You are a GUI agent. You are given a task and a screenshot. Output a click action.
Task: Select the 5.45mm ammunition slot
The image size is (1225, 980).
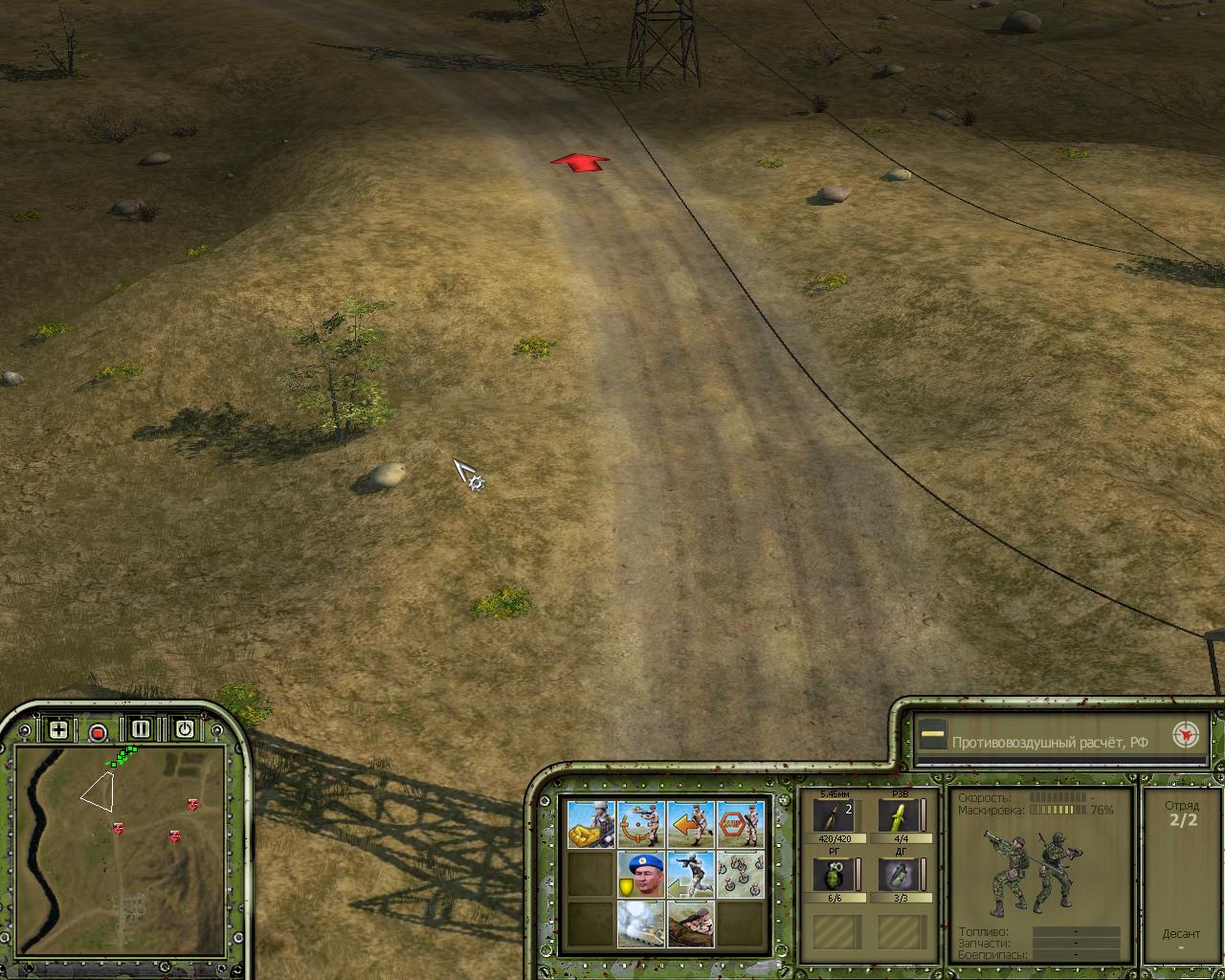[835, 816]
